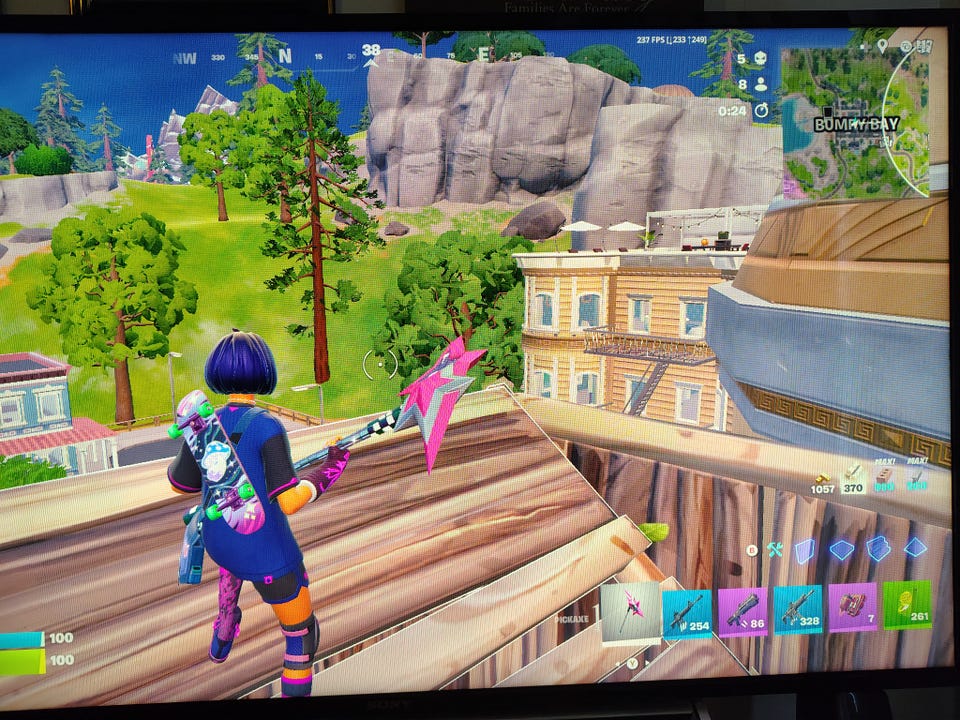Select the pink star pickaxe slot
The width and height of the screenshot is (960, 720).
click(631, 611)
